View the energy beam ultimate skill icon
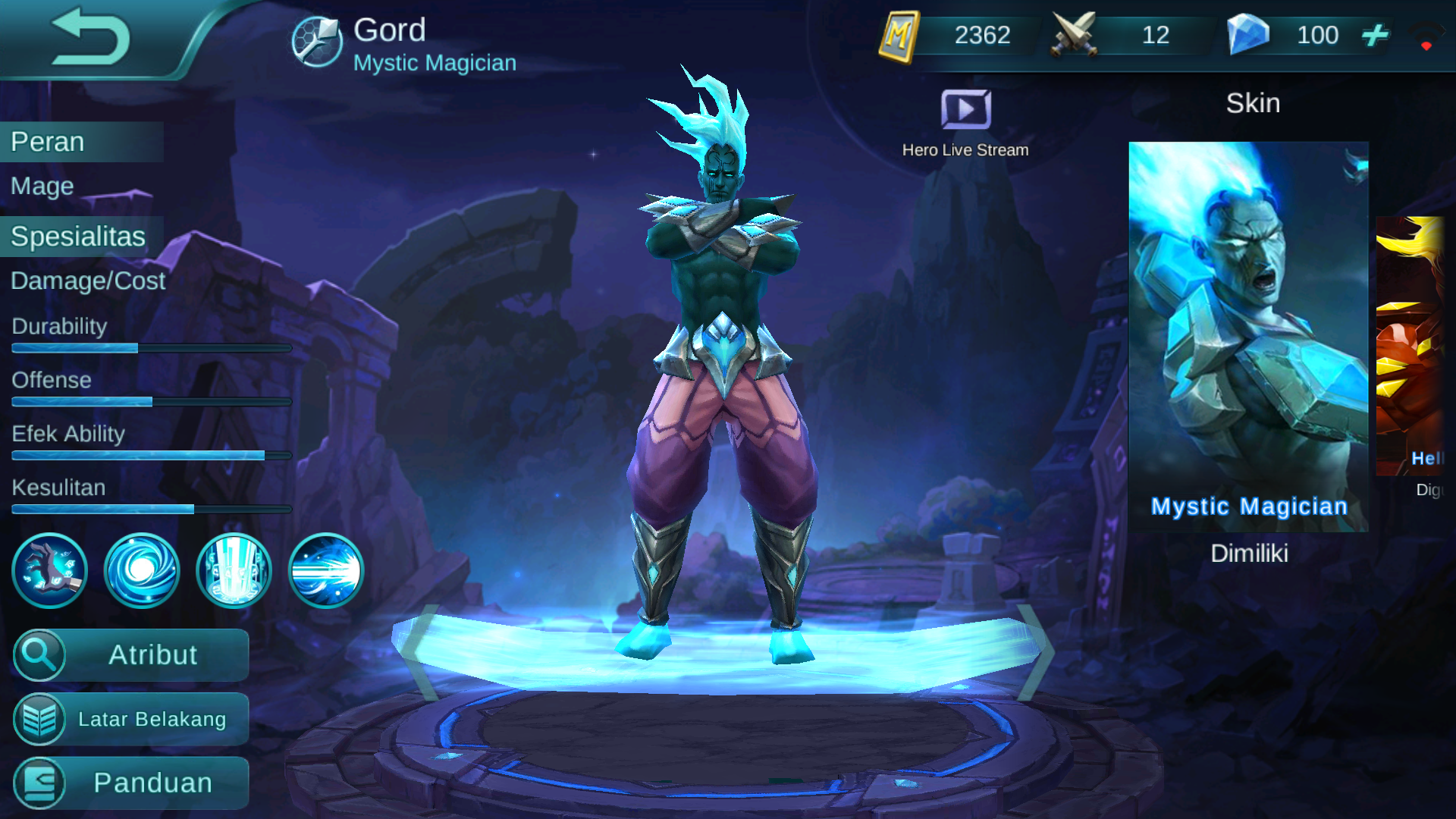The width and height of the screenshot is (1456, 819). tap(326, 571)
